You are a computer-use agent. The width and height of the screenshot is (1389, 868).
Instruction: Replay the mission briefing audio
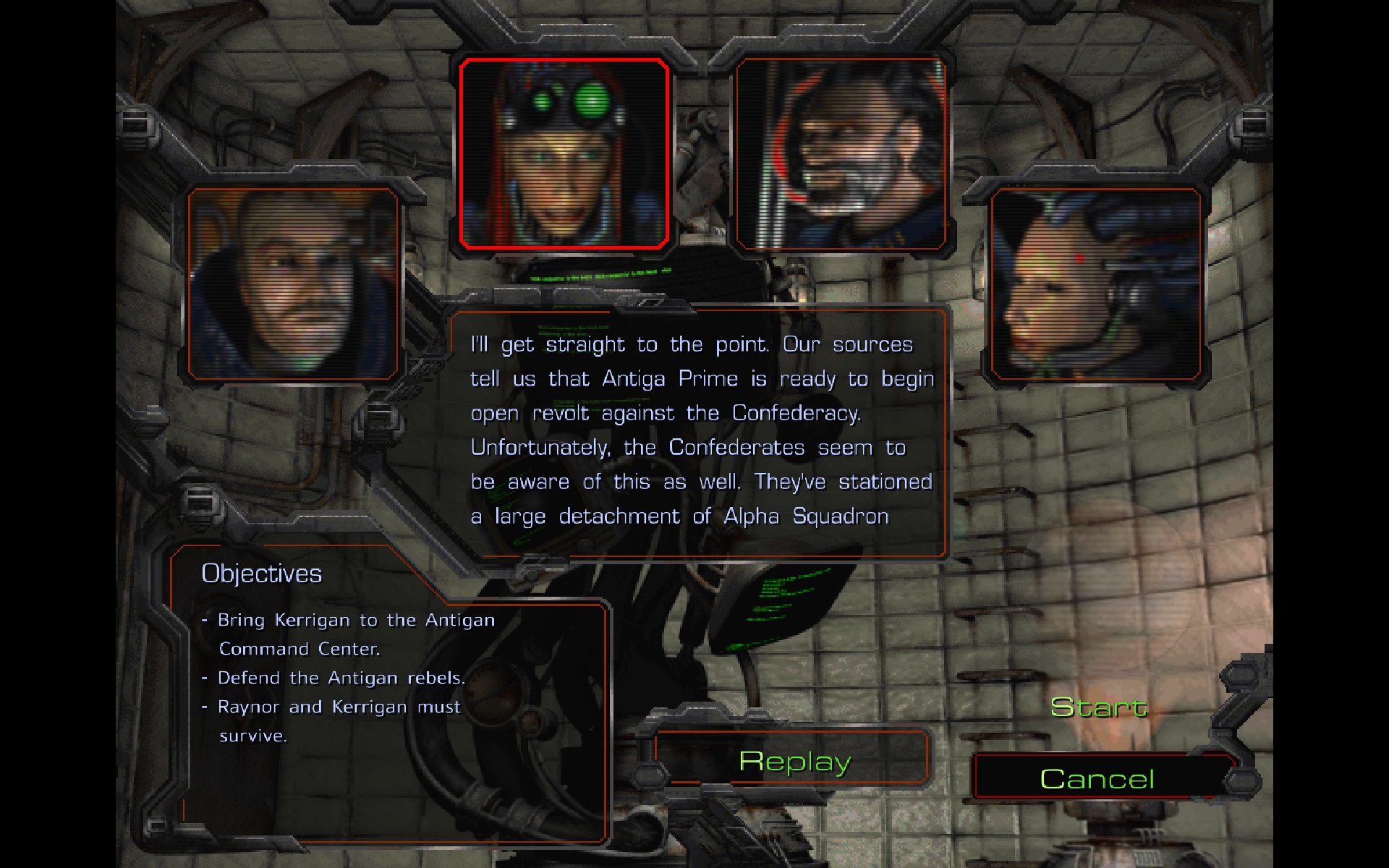click(x=794, y=761)
